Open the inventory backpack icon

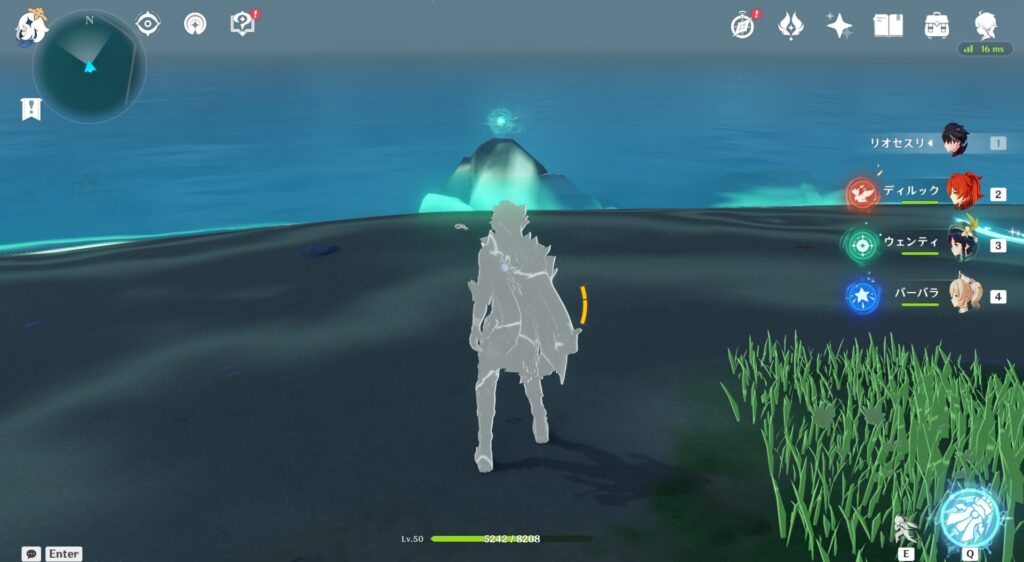[937, 25]
